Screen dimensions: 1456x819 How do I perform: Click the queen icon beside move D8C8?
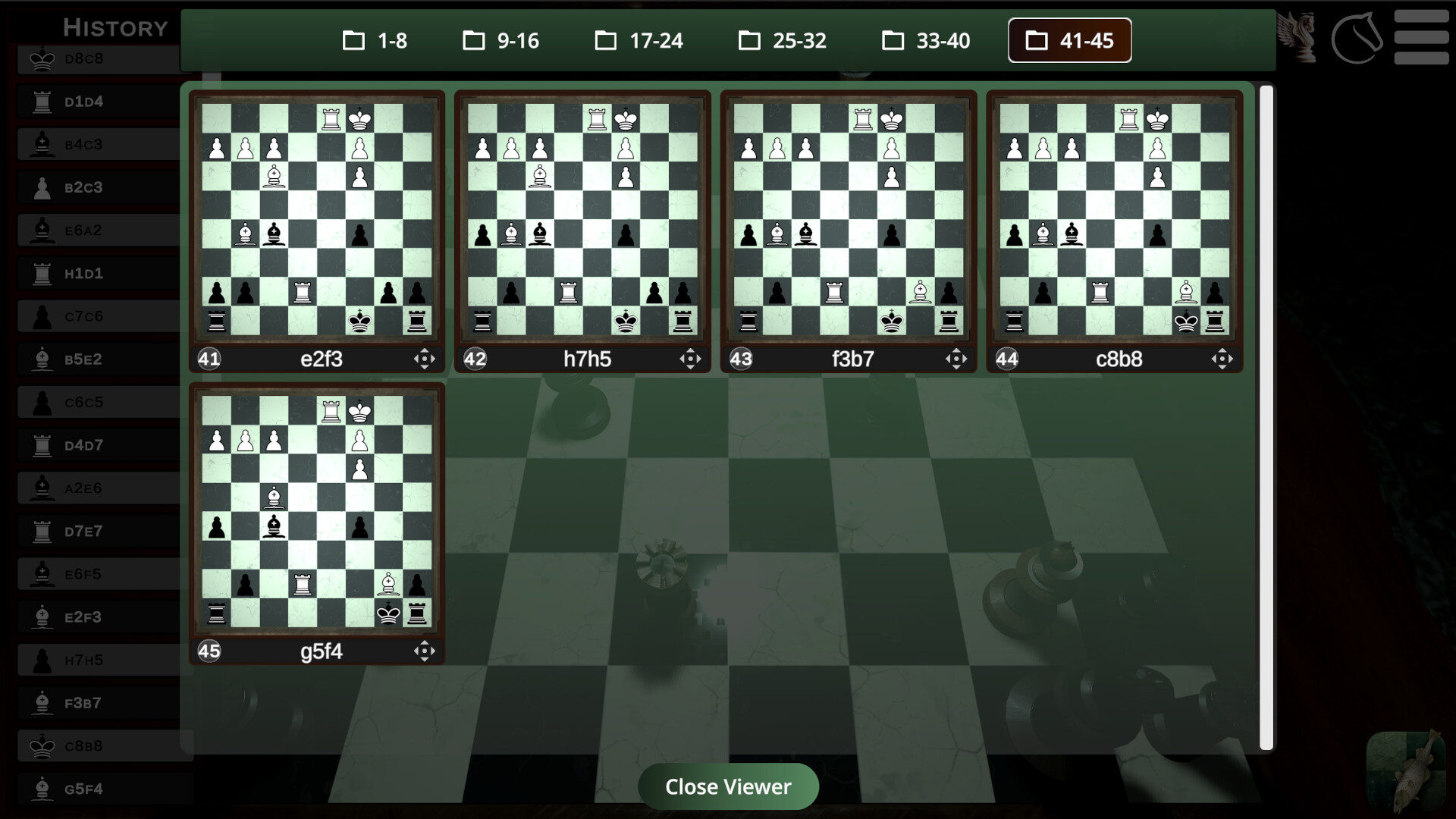[42, 58]
